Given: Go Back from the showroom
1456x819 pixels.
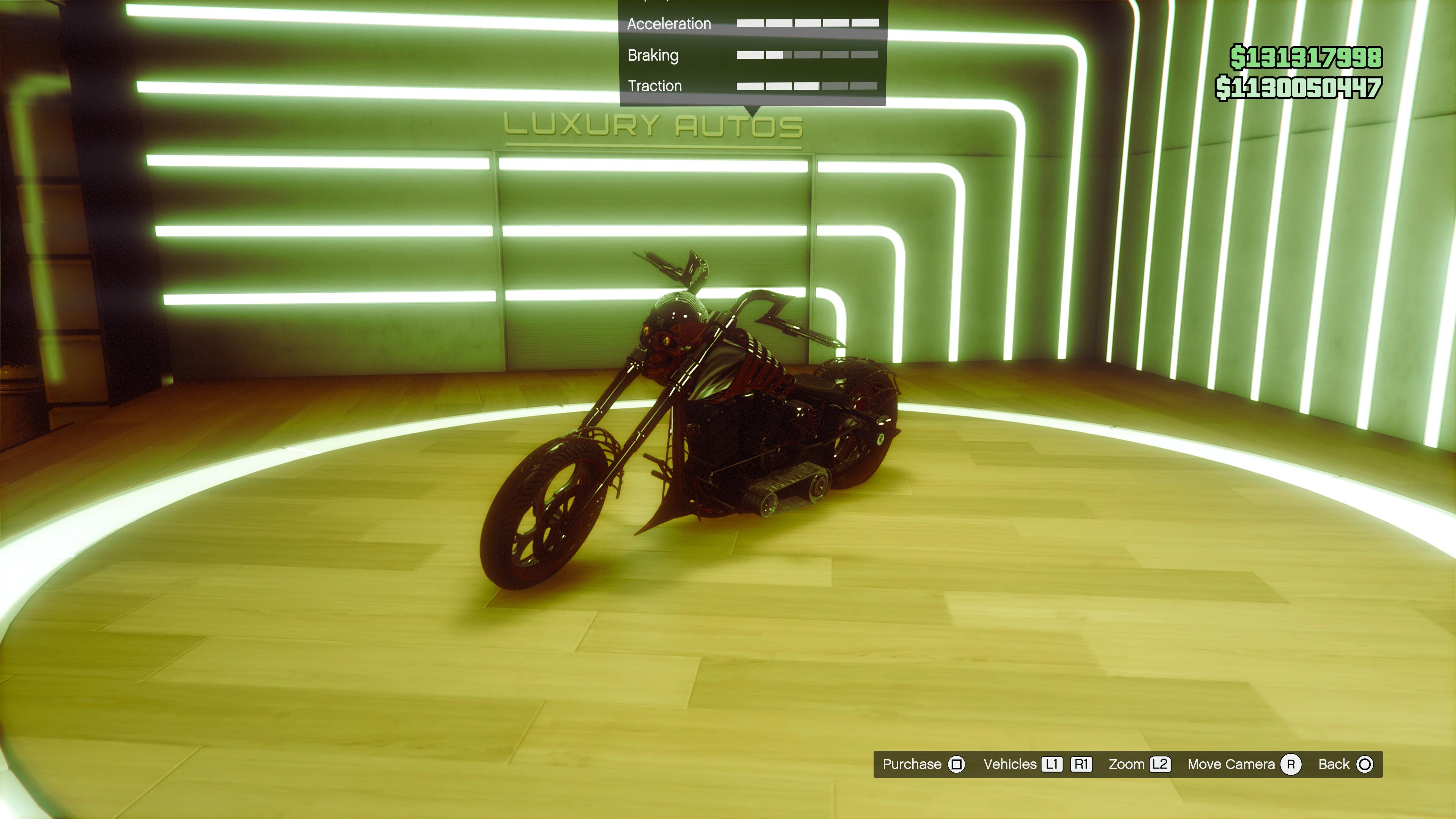Looking at the screenshot, I should pos(1345,764).
